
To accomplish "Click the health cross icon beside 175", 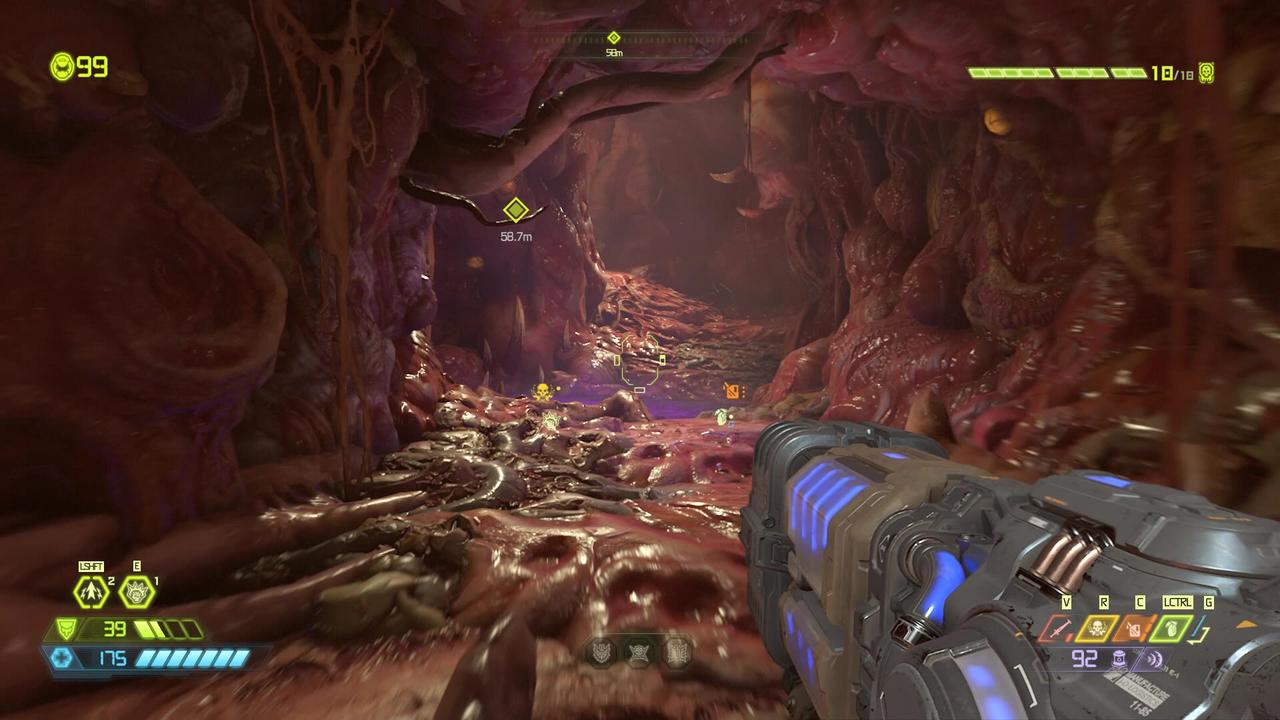I will click(63, 658).
